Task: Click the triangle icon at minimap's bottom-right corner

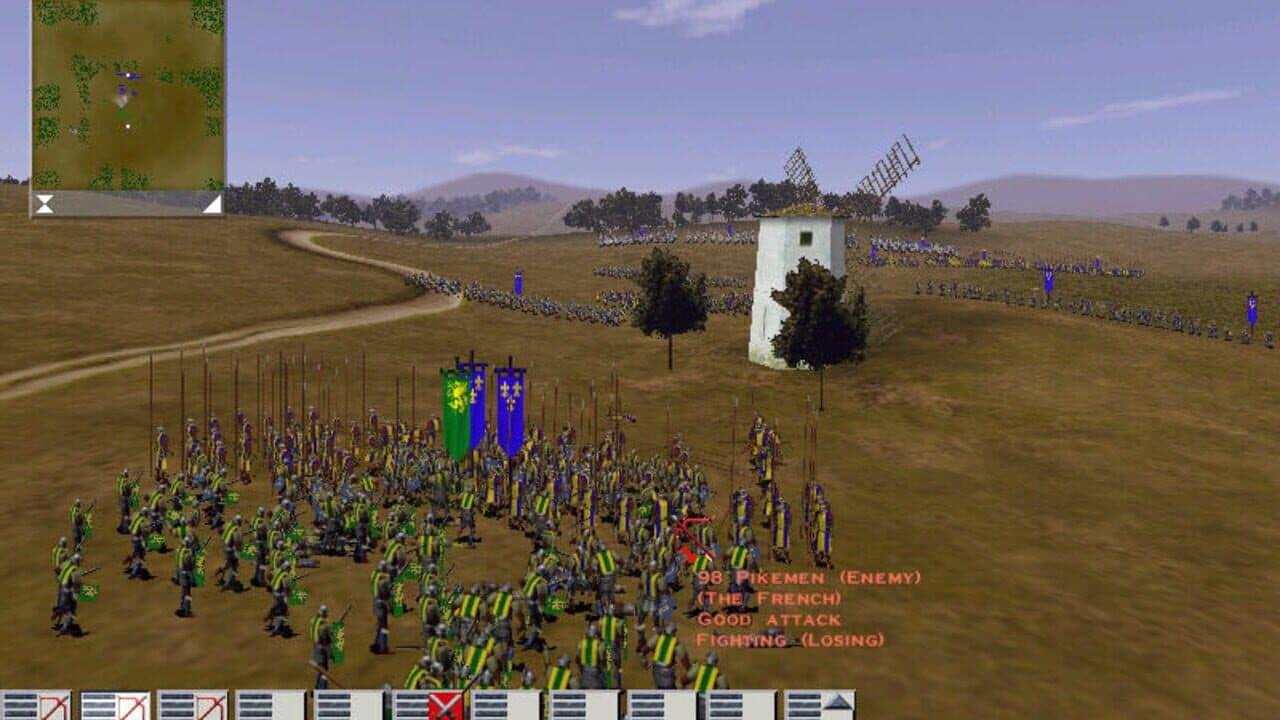Action: click(x=212, y=204)
